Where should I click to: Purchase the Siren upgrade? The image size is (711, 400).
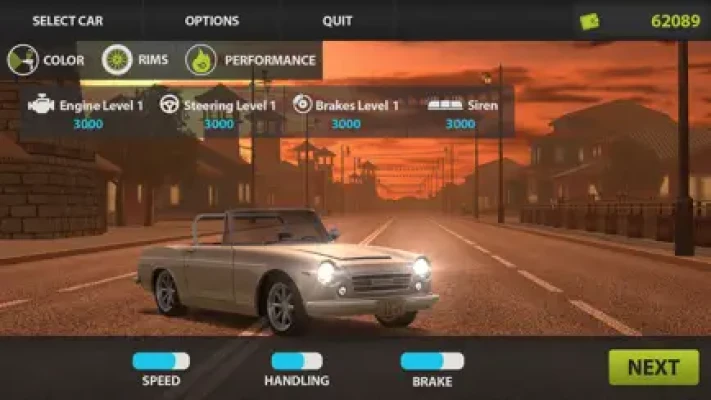[460, 112]
